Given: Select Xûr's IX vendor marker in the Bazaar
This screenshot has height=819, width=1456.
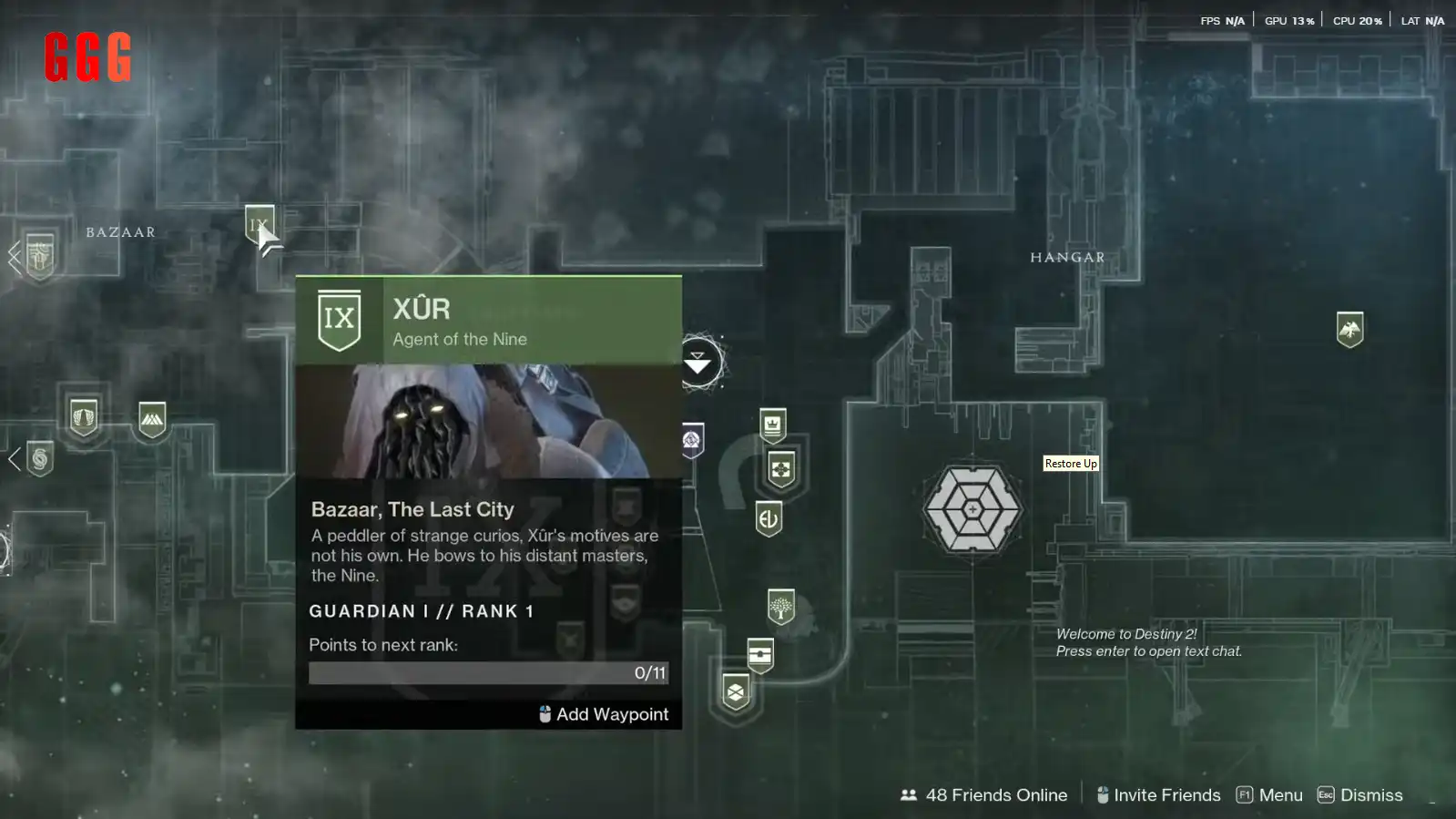Looking at the screenshot, I should click(x=259, y=223).
